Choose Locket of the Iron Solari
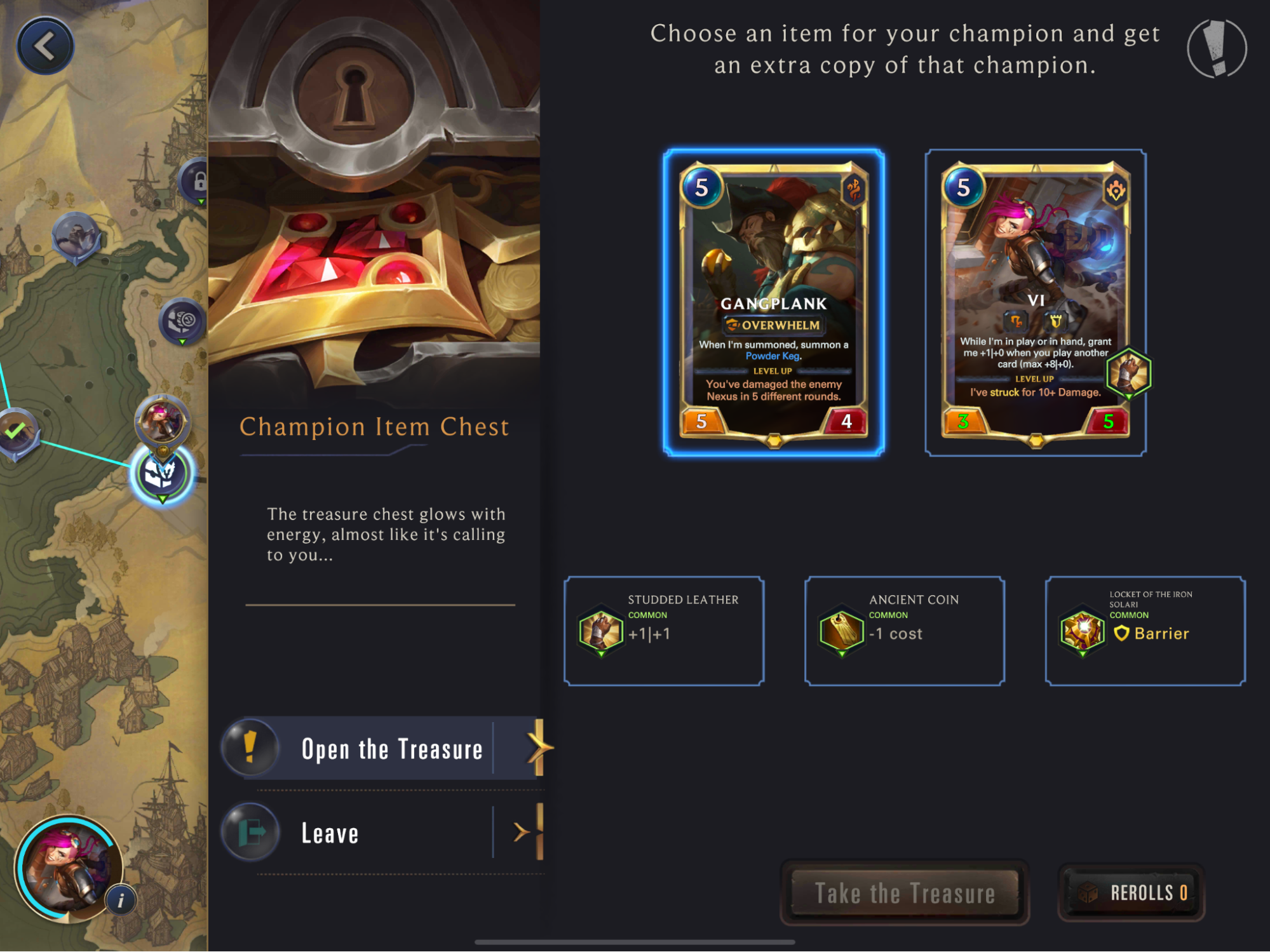This screenshot has height=952, width=1270. coord(1145,631)
